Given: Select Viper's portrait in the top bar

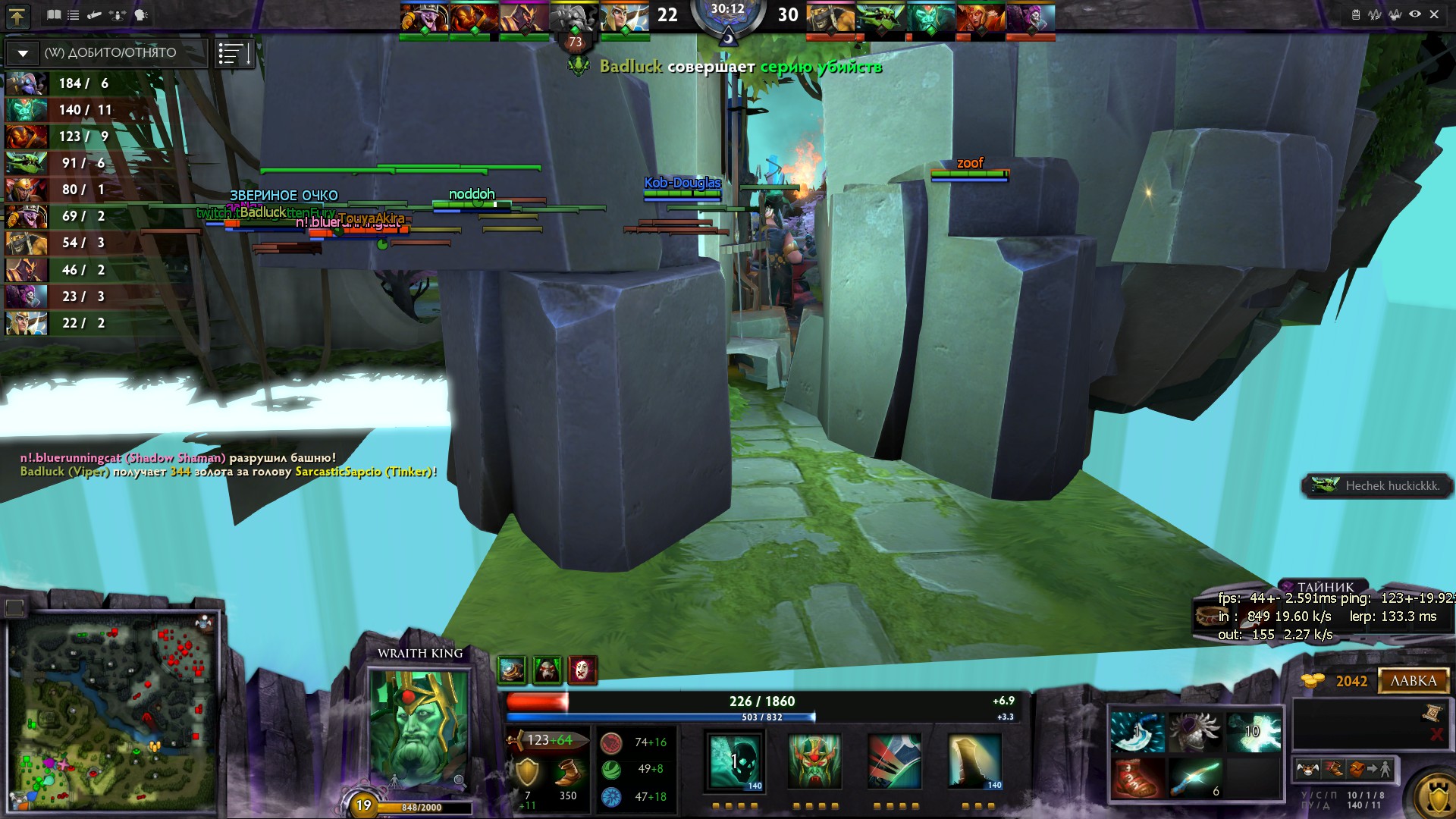Looking at the screenshot, I should click(x=881, y=17).
